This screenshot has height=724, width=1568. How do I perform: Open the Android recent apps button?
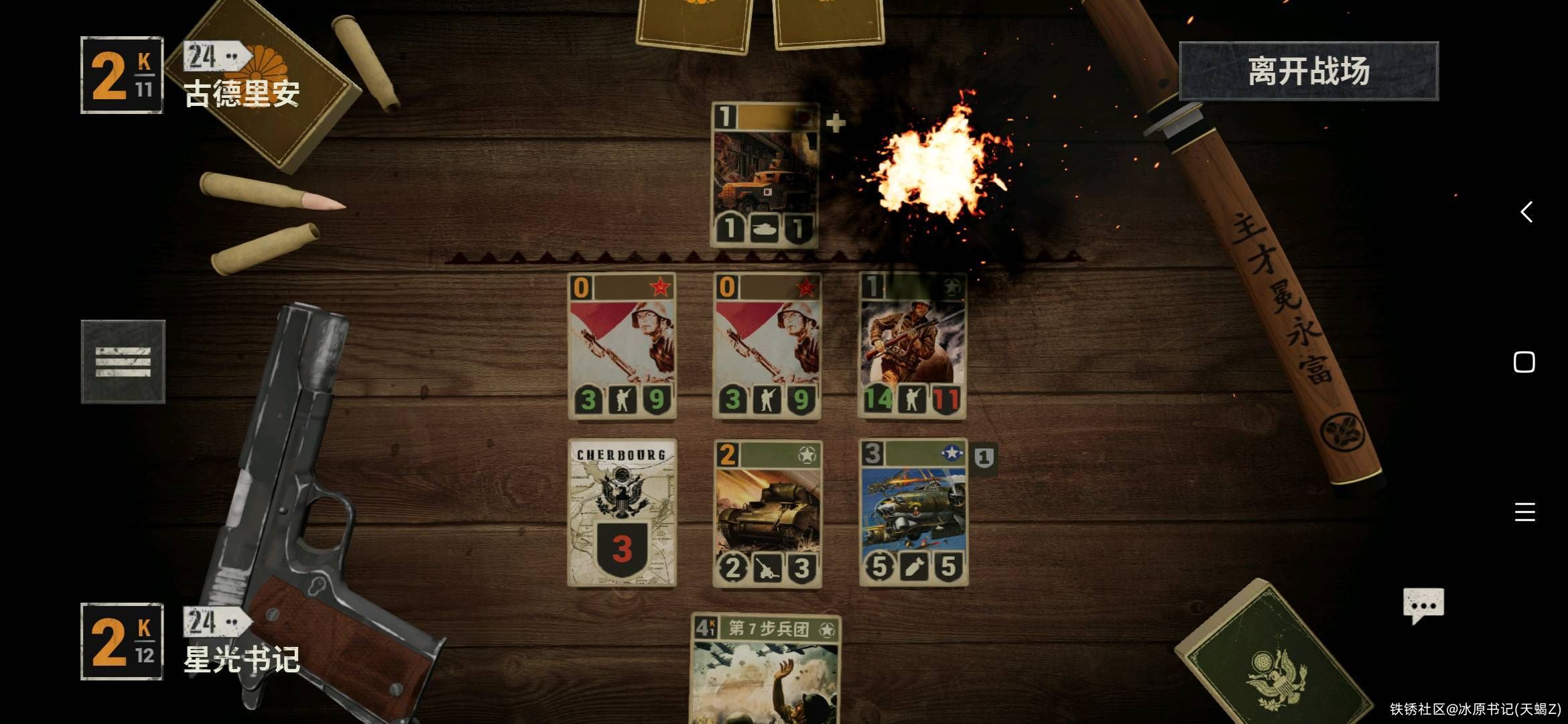1524,512
